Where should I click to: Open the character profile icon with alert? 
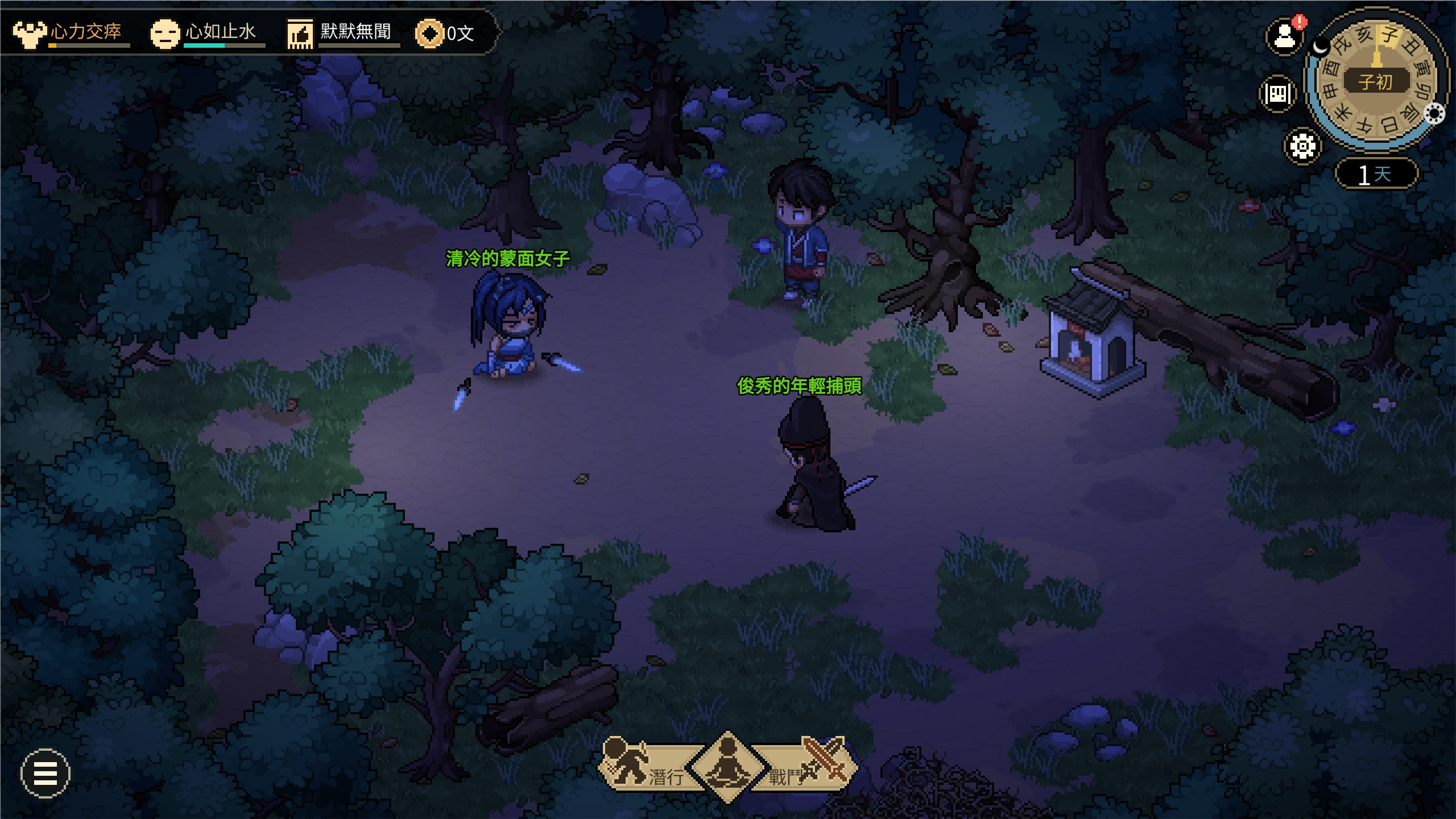tap(1284, 37)
